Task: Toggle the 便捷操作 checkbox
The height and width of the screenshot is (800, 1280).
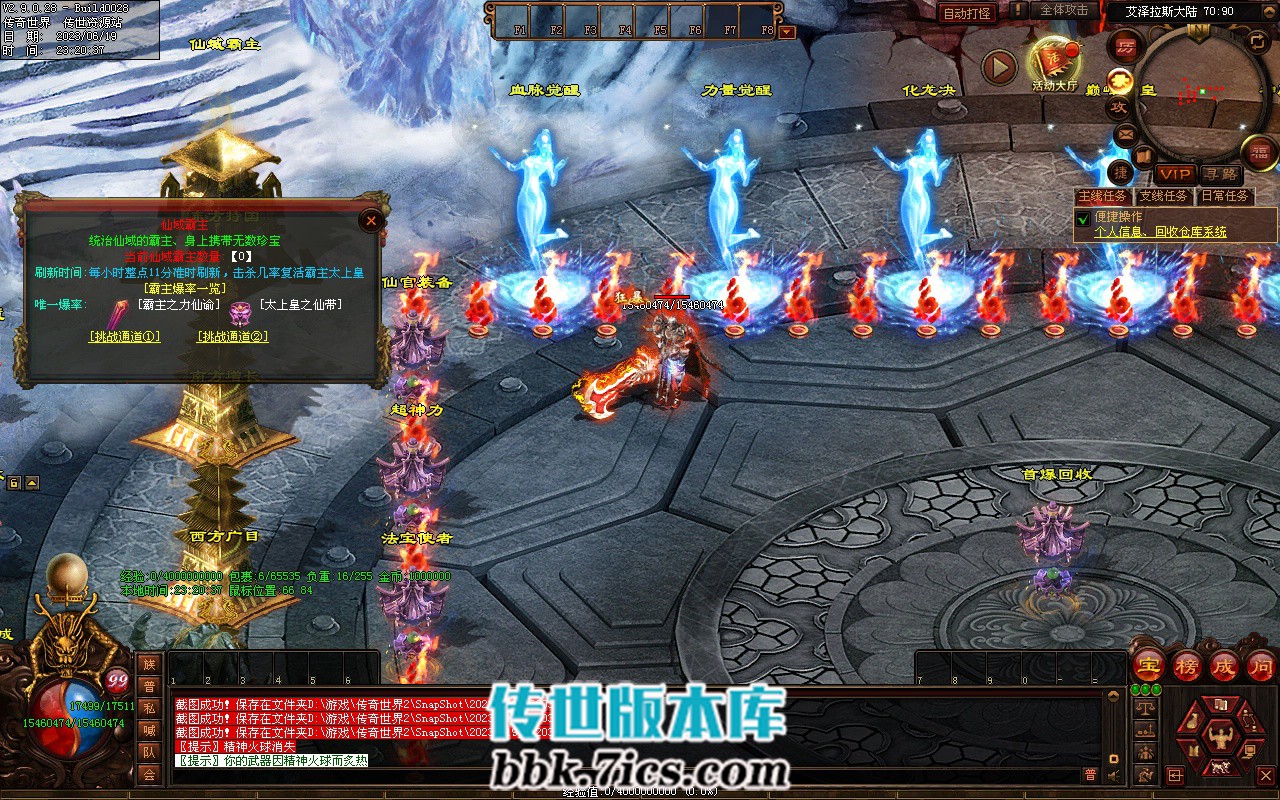Action: pyautogui.click(x=1082, y=218)
